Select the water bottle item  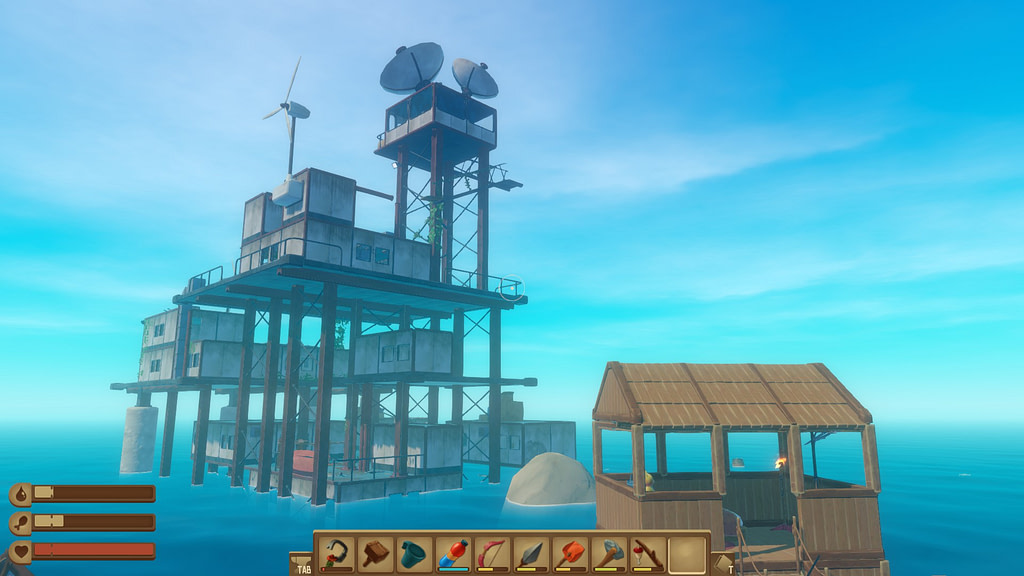pos(453,553)
